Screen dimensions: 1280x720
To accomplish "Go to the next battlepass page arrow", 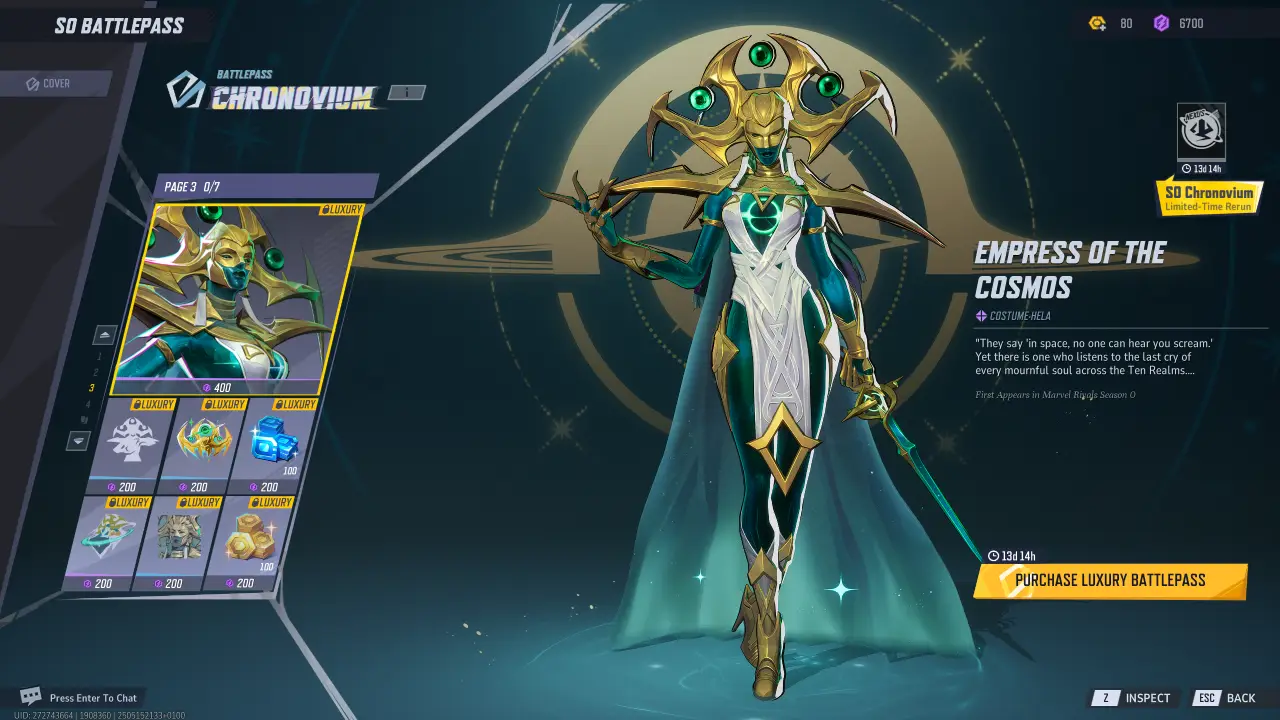I will tap(79, 440).
